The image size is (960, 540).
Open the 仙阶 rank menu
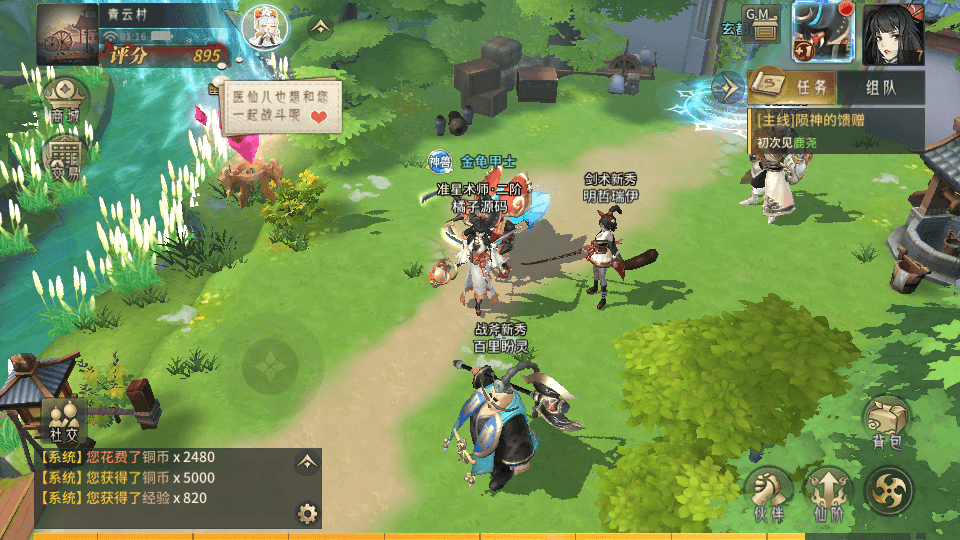coord(828,494)
